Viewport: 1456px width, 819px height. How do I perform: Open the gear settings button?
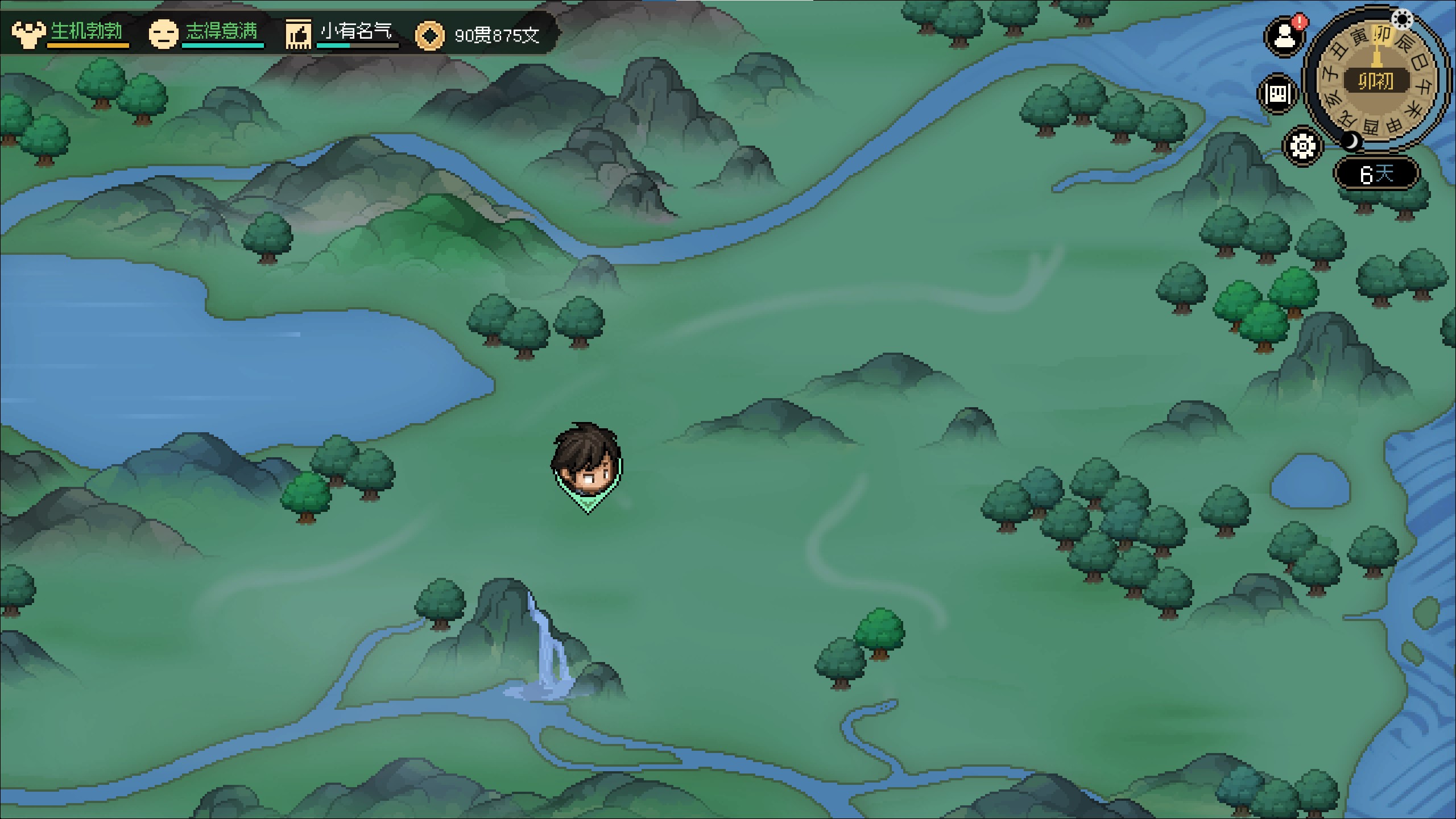[x=1302, y=146]
